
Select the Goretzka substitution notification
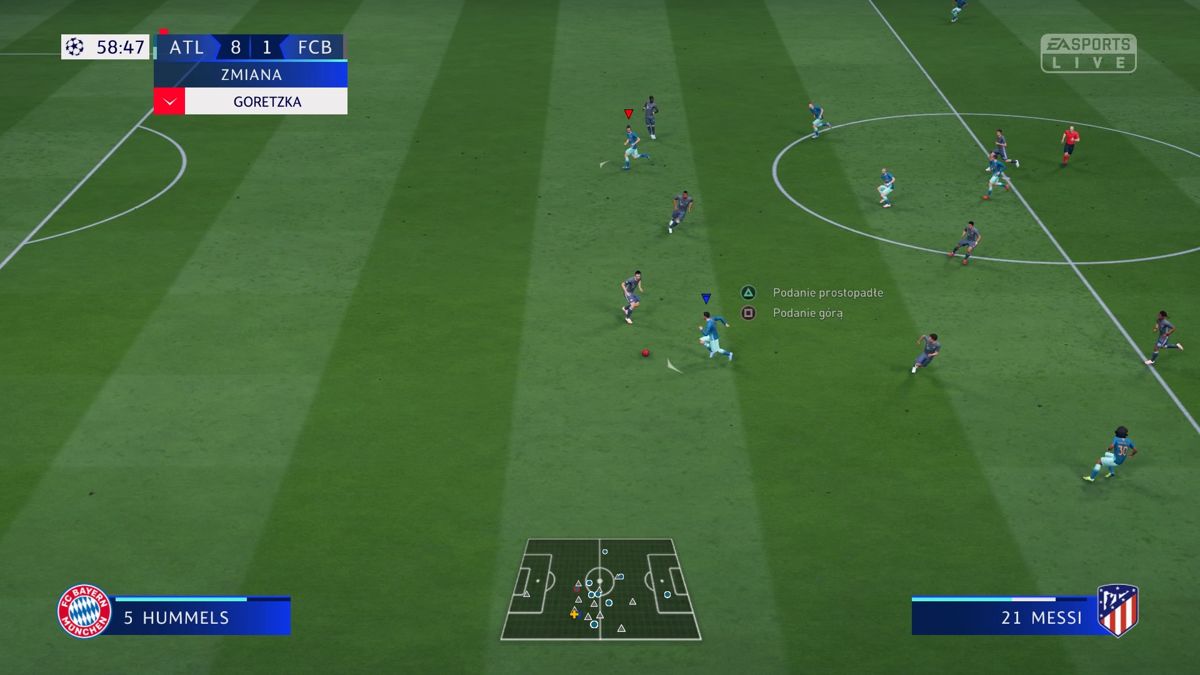coord(266,101)
